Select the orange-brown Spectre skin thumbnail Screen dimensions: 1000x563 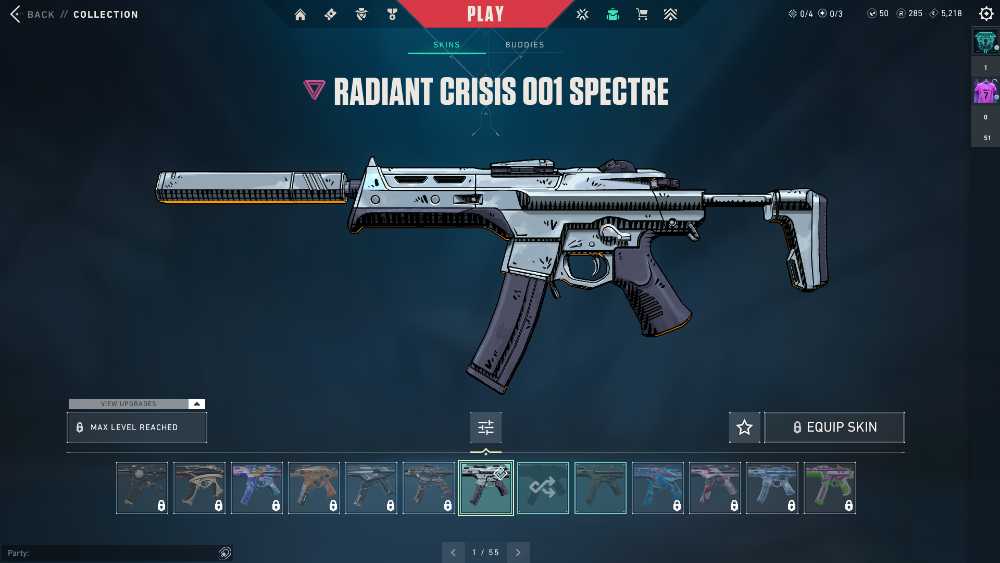tap(314, 488)
